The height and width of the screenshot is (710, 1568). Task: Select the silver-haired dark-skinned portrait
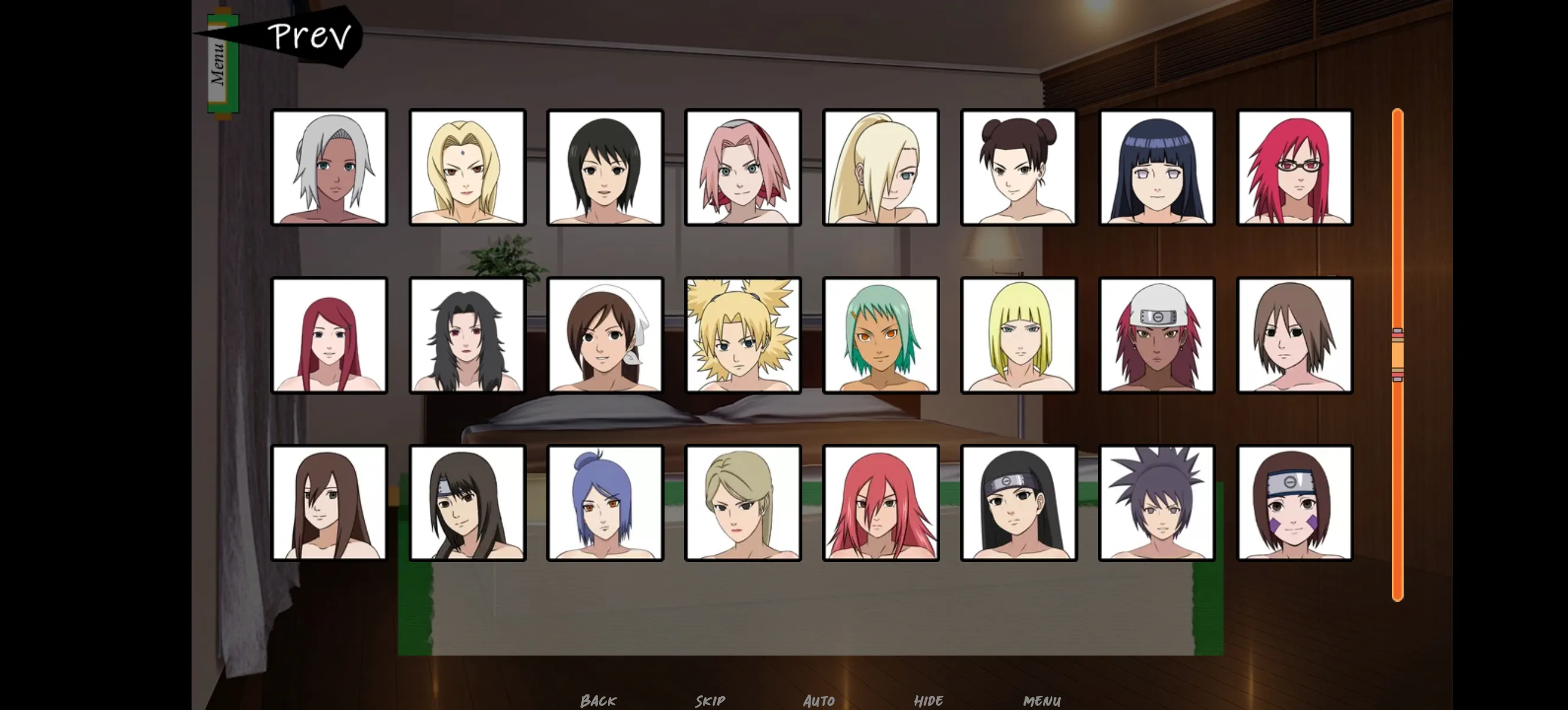(329, 167)
